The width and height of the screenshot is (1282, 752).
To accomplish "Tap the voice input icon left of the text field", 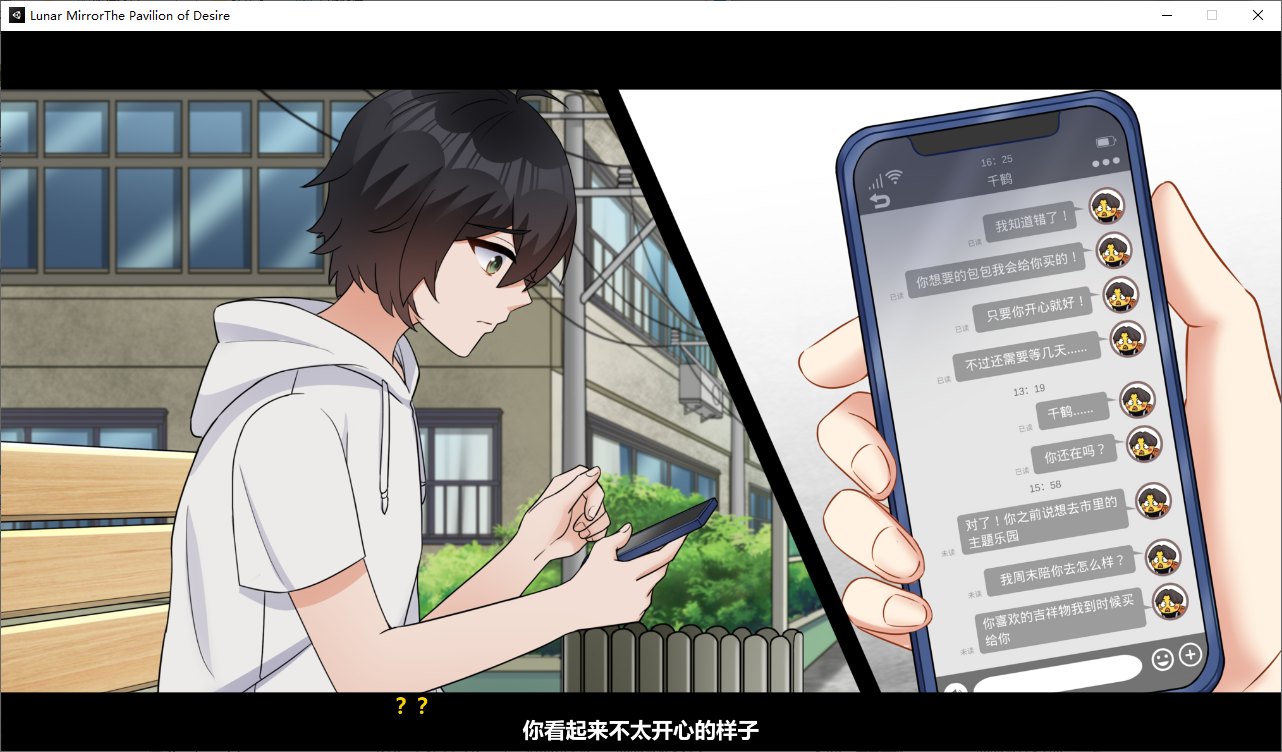I will point(957,688).
